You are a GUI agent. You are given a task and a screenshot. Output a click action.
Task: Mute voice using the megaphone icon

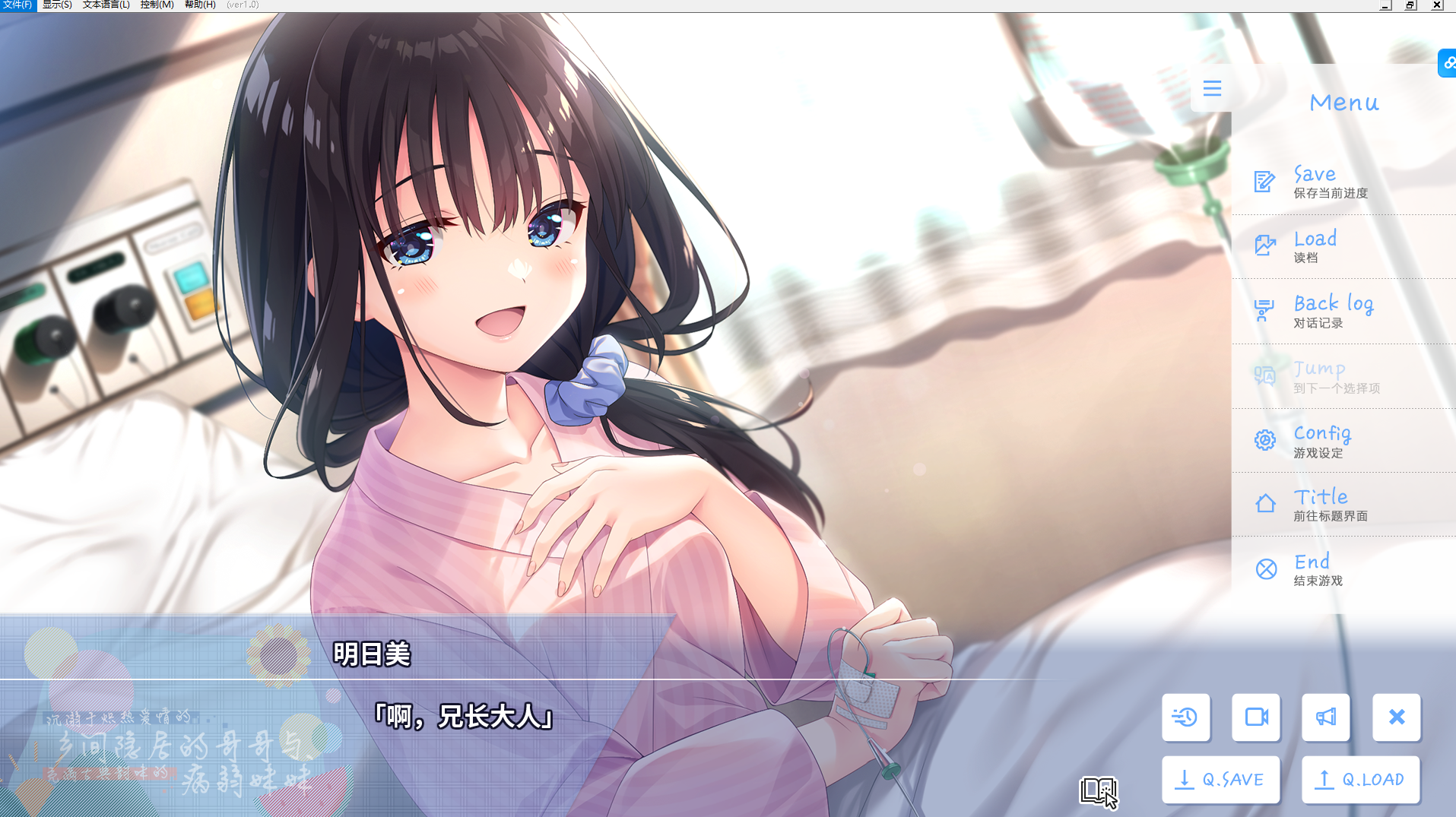point(1325,717)
